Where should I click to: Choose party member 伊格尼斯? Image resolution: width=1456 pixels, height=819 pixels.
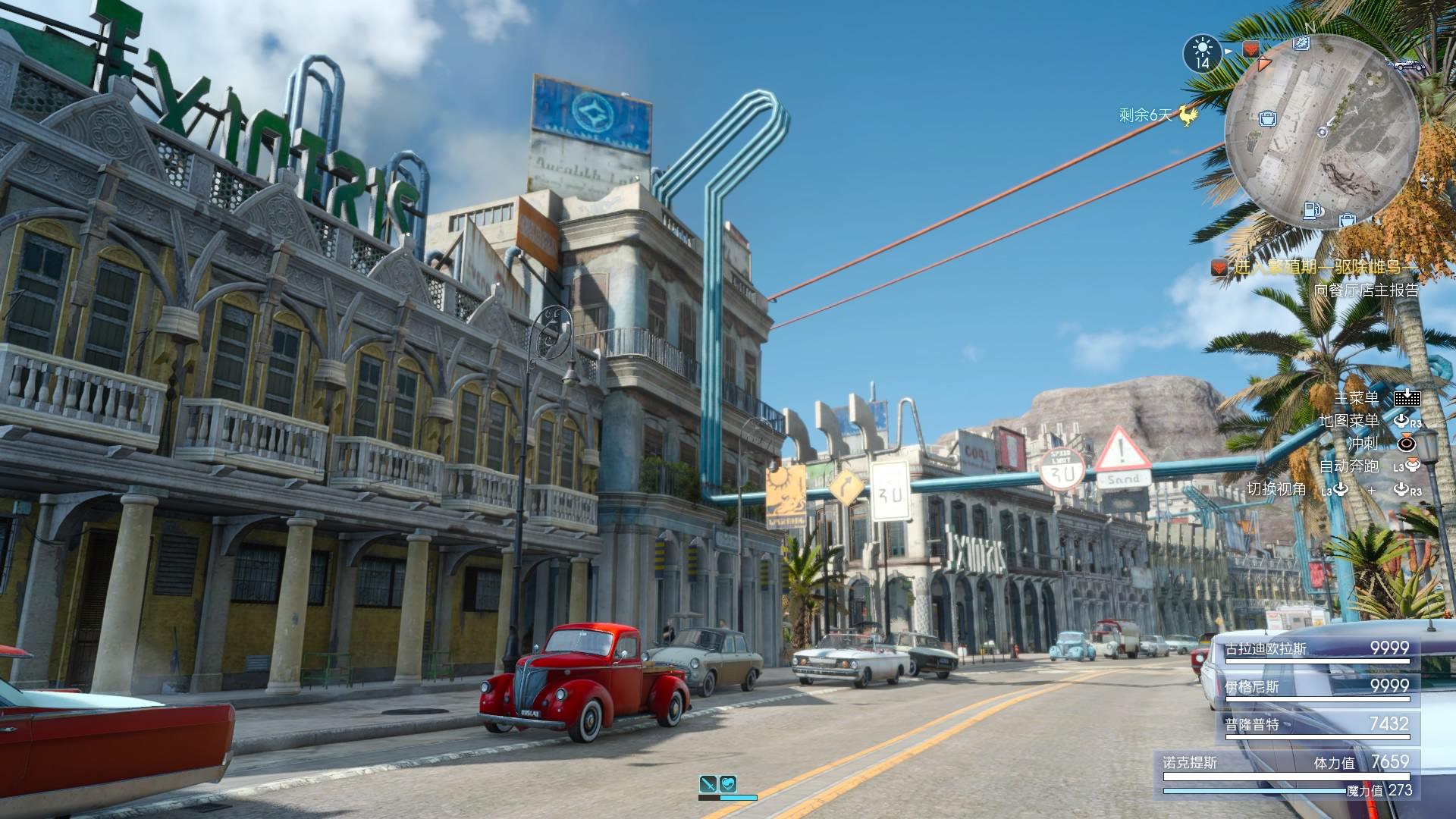1253,687
